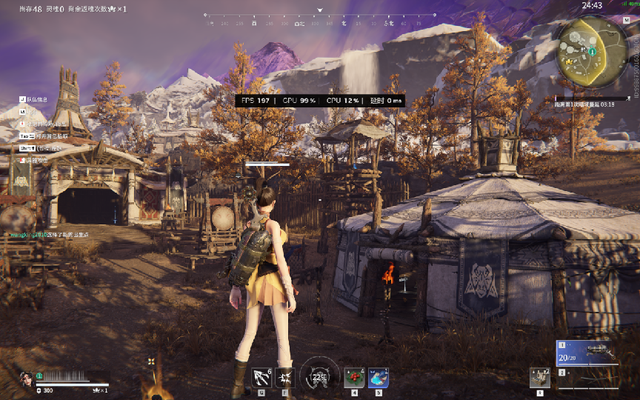This screenshot has width=640, height=400.
Task: Use the red healing item slot
Action: click(354, 377)
